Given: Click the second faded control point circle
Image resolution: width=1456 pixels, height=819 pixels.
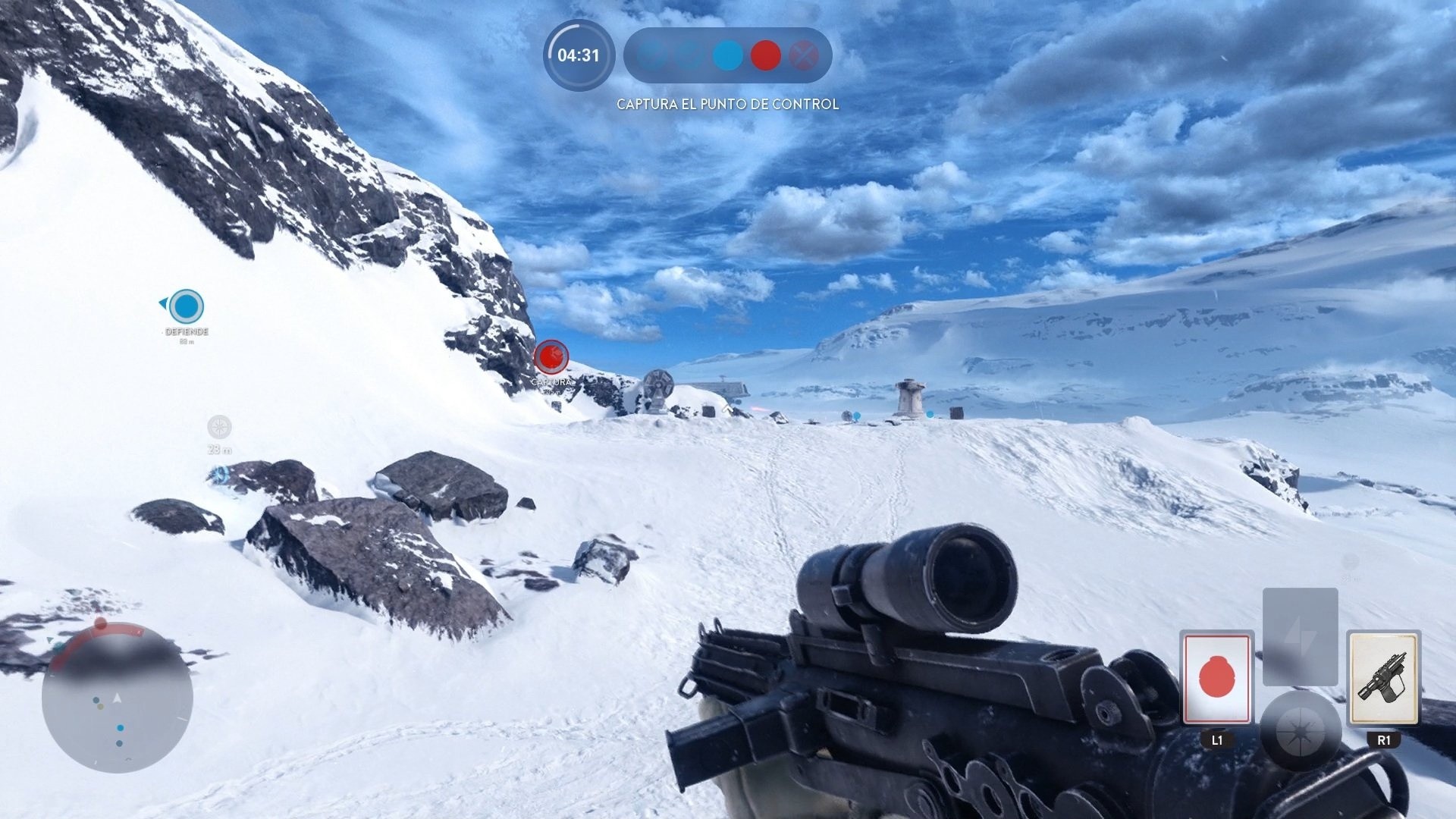Looking at the screenshot, I should click(689, 55).
